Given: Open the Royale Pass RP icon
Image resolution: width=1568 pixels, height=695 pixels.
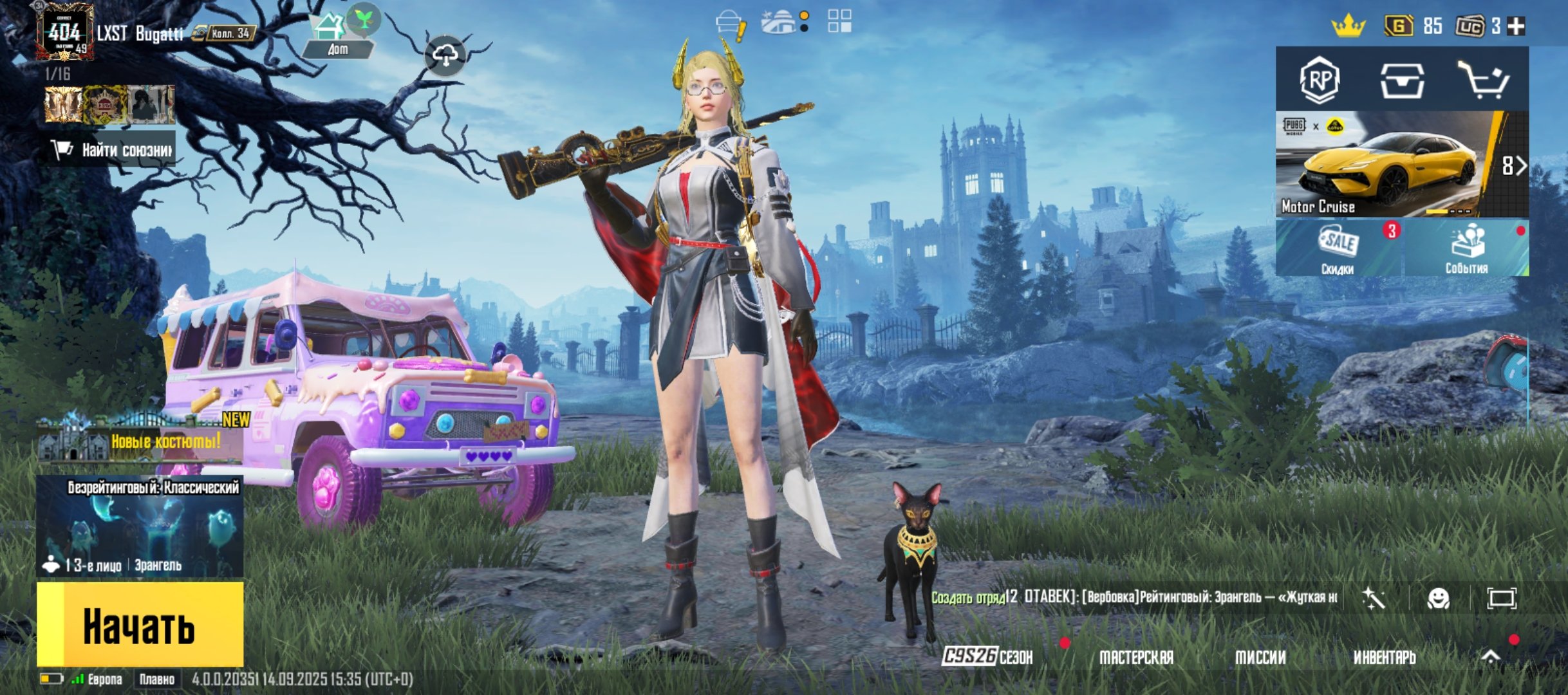Looking at the screenshot, I should tap(1320, 80).
